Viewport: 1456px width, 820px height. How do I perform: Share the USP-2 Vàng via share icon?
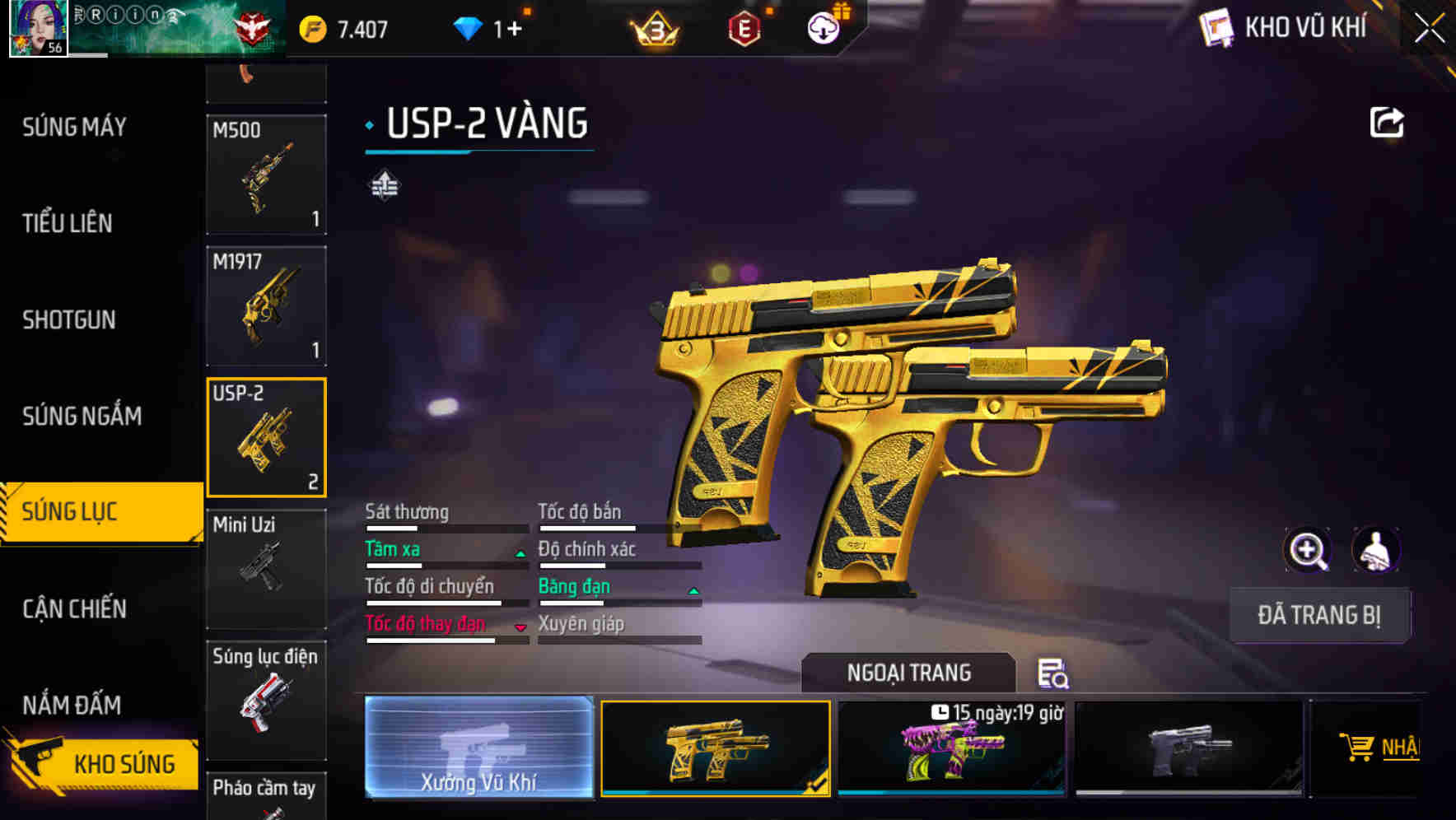point(1387,121)
